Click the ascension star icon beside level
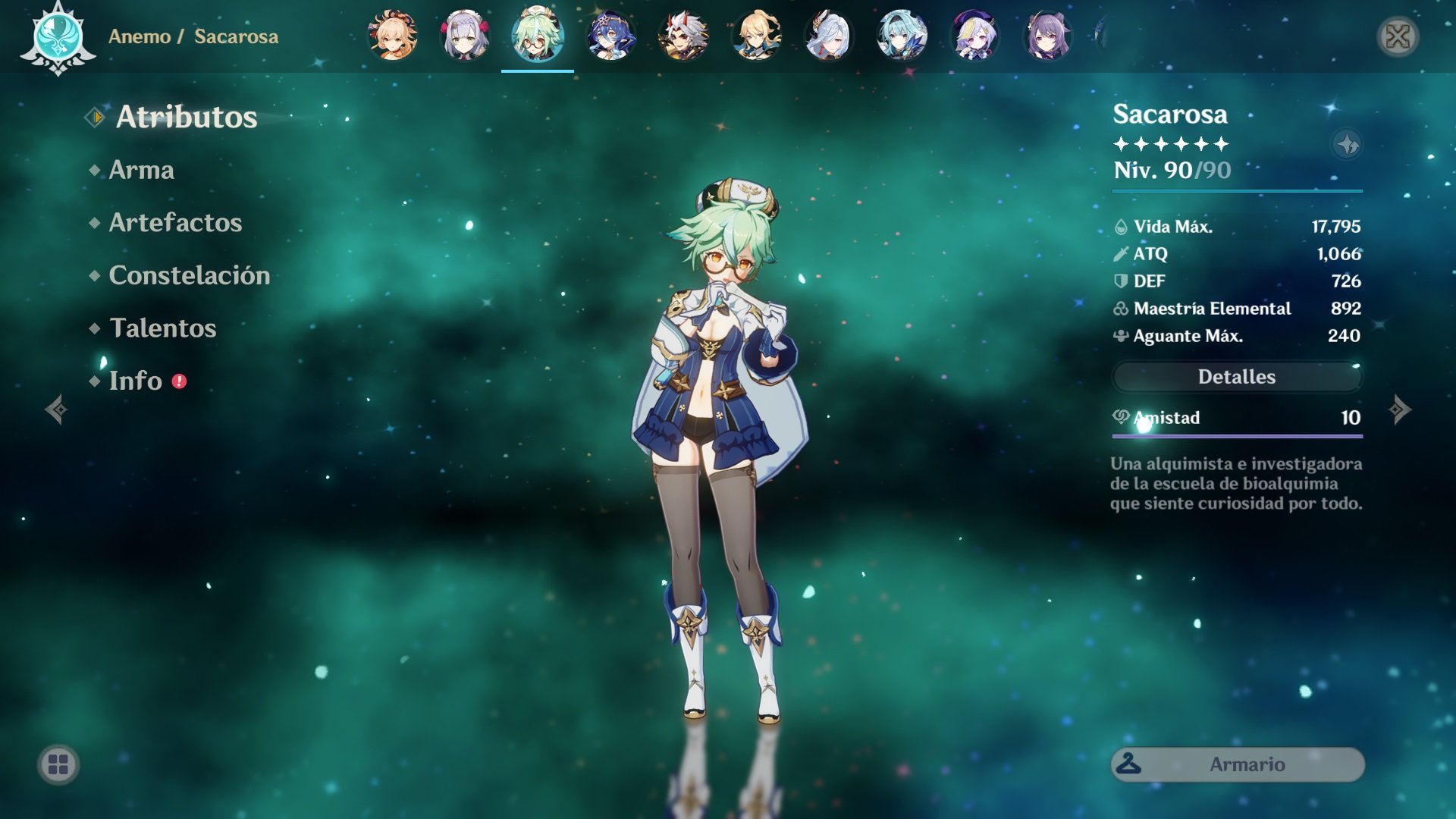The image size is (1456, 819). [x=1347, y=144]
